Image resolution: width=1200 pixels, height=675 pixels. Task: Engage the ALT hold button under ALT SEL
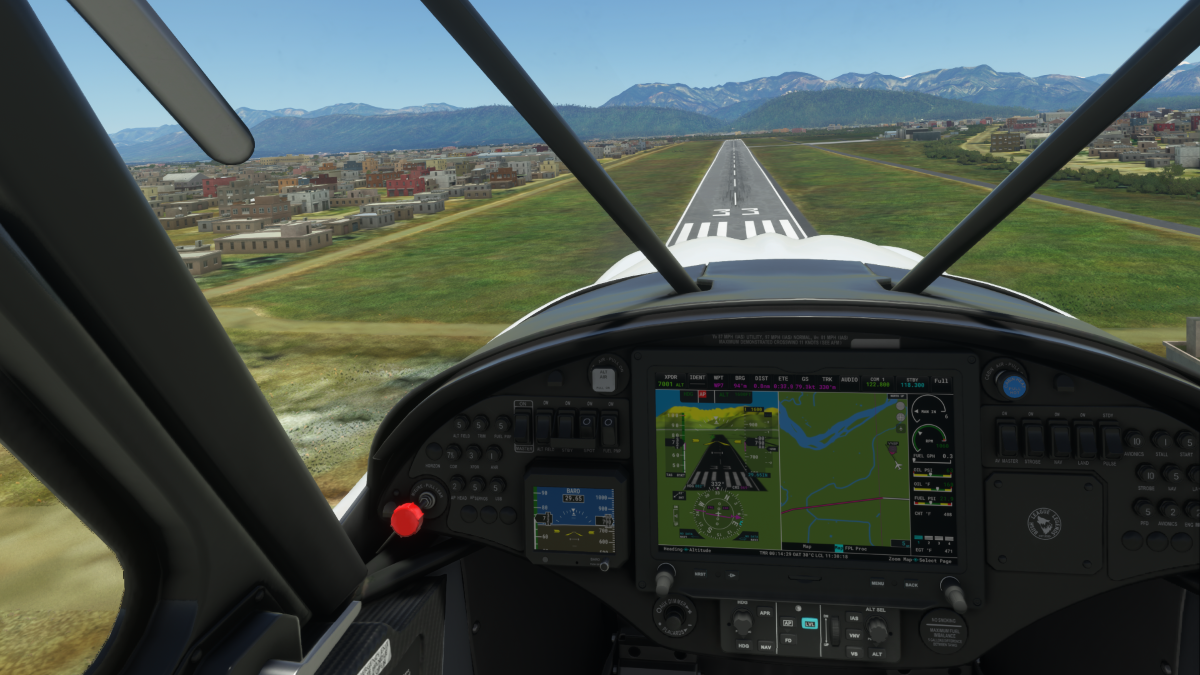876,652
